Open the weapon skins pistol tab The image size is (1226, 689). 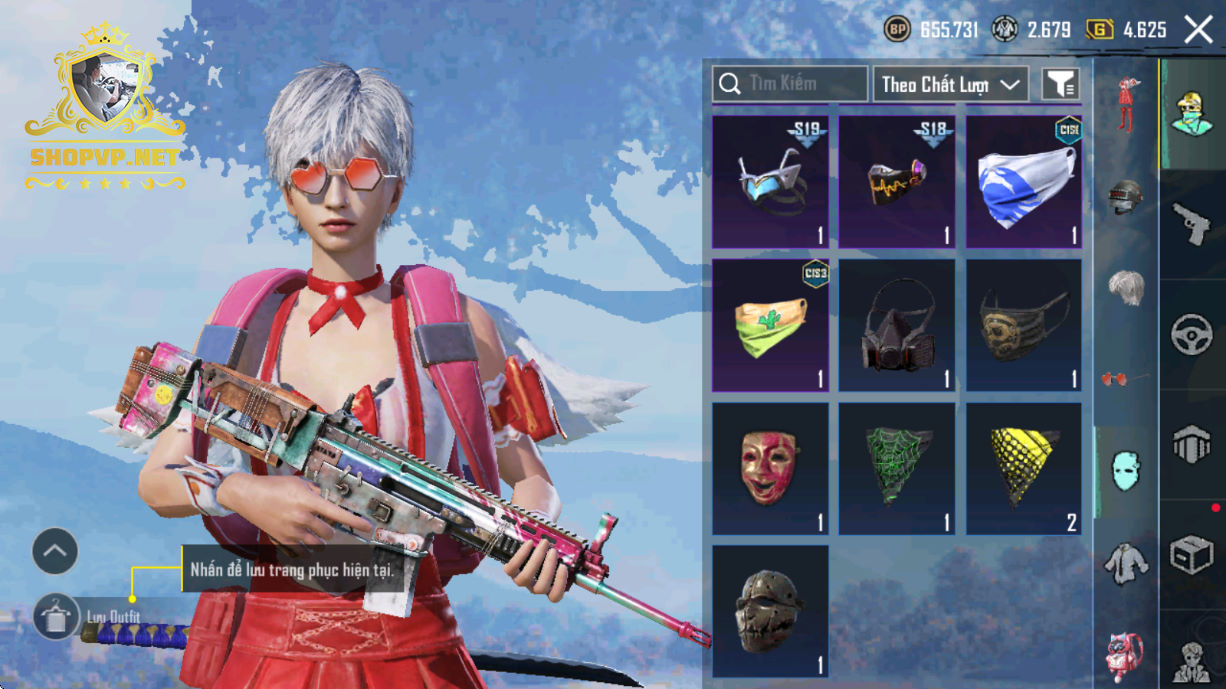(1191, 223)
